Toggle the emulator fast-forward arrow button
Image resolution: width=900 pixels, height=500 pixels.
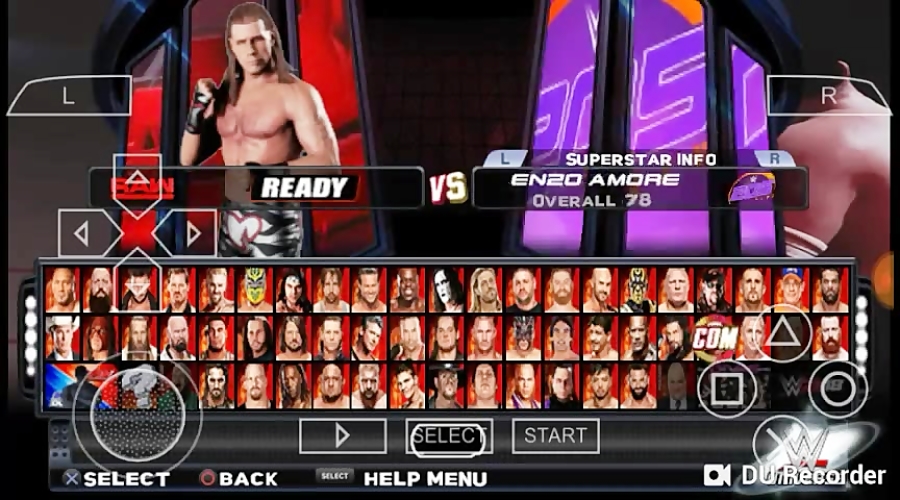pyautogui.click(x=342, y=436)
